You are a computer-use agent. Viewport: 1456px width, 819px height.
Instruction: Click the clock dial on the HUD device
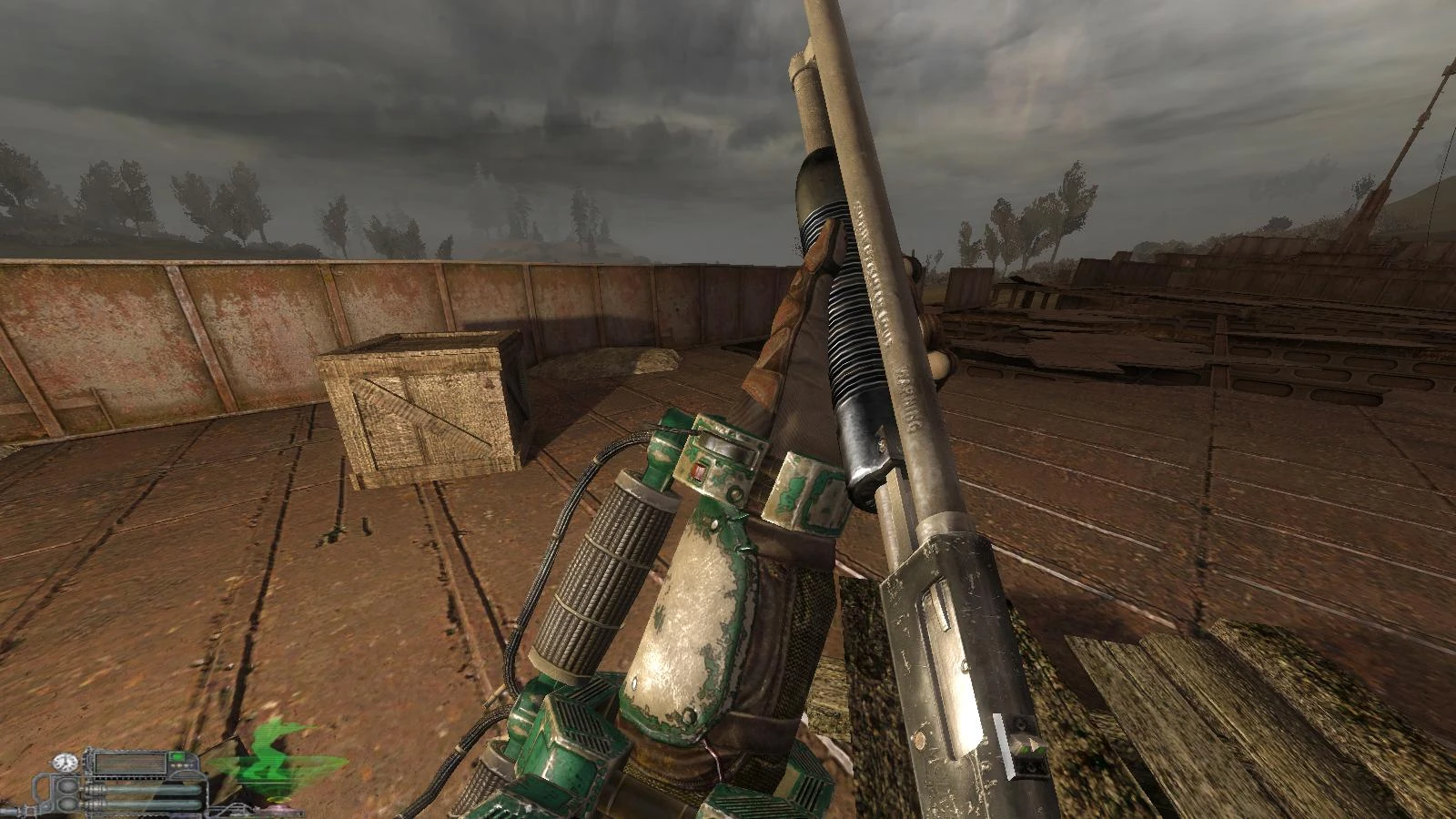(x=66, y=763)
